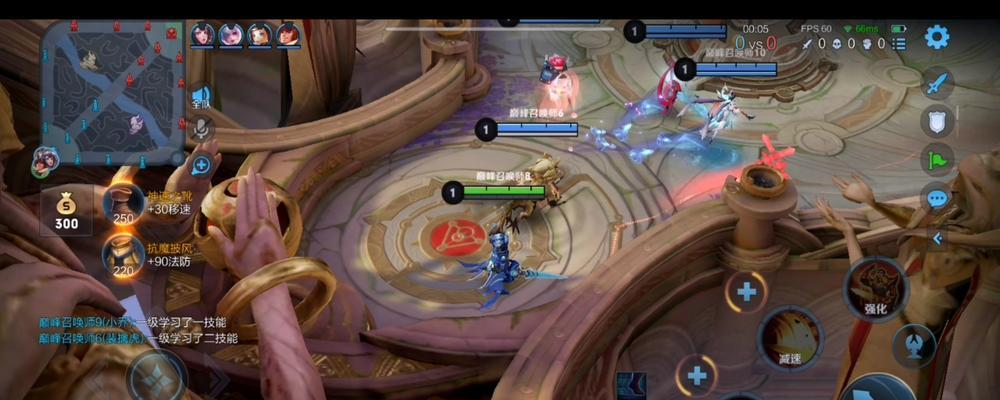
Task: Click the plus button beside the minimap
Action: tap(201, 165)
